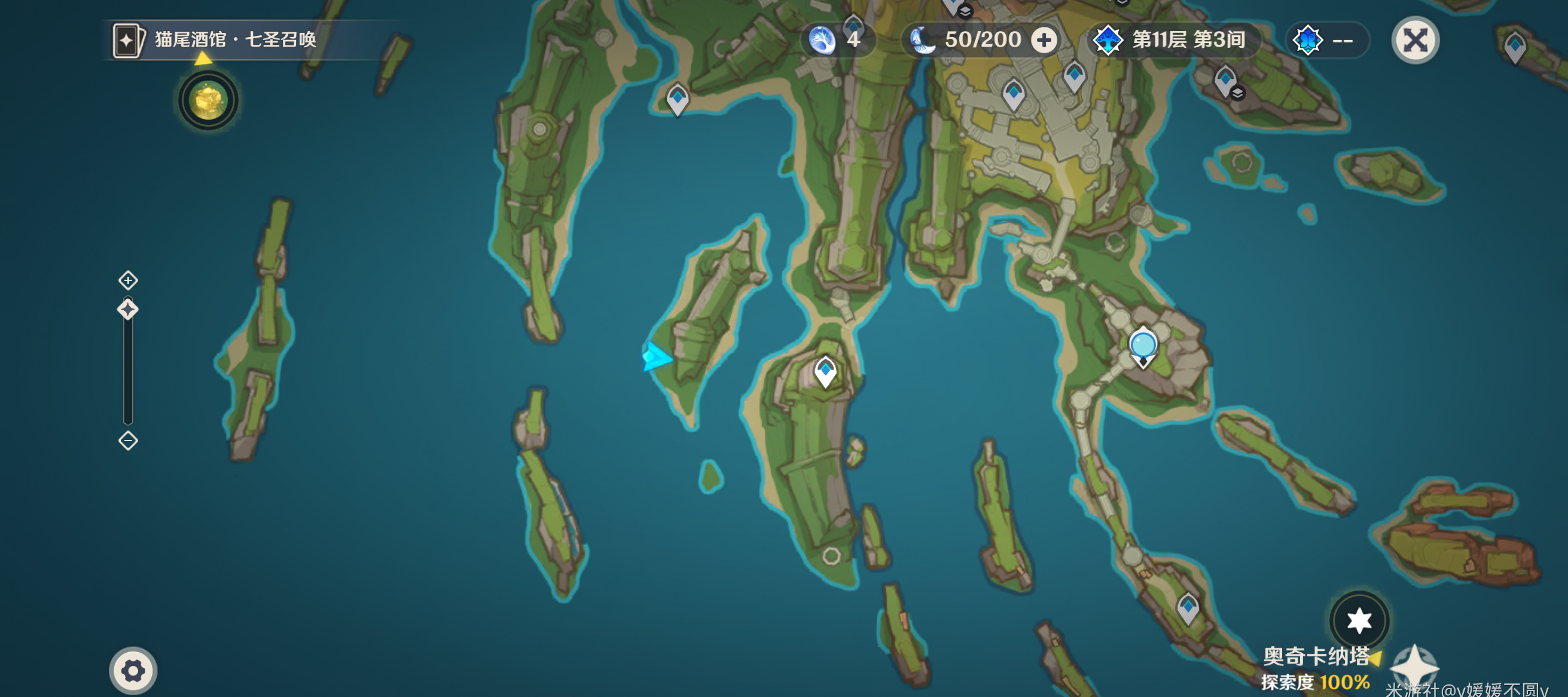The height and width of the screenshot is (697, 1568).
Task: Select the white highlighted teleport waypoint
Action: (x=825, y=371)
